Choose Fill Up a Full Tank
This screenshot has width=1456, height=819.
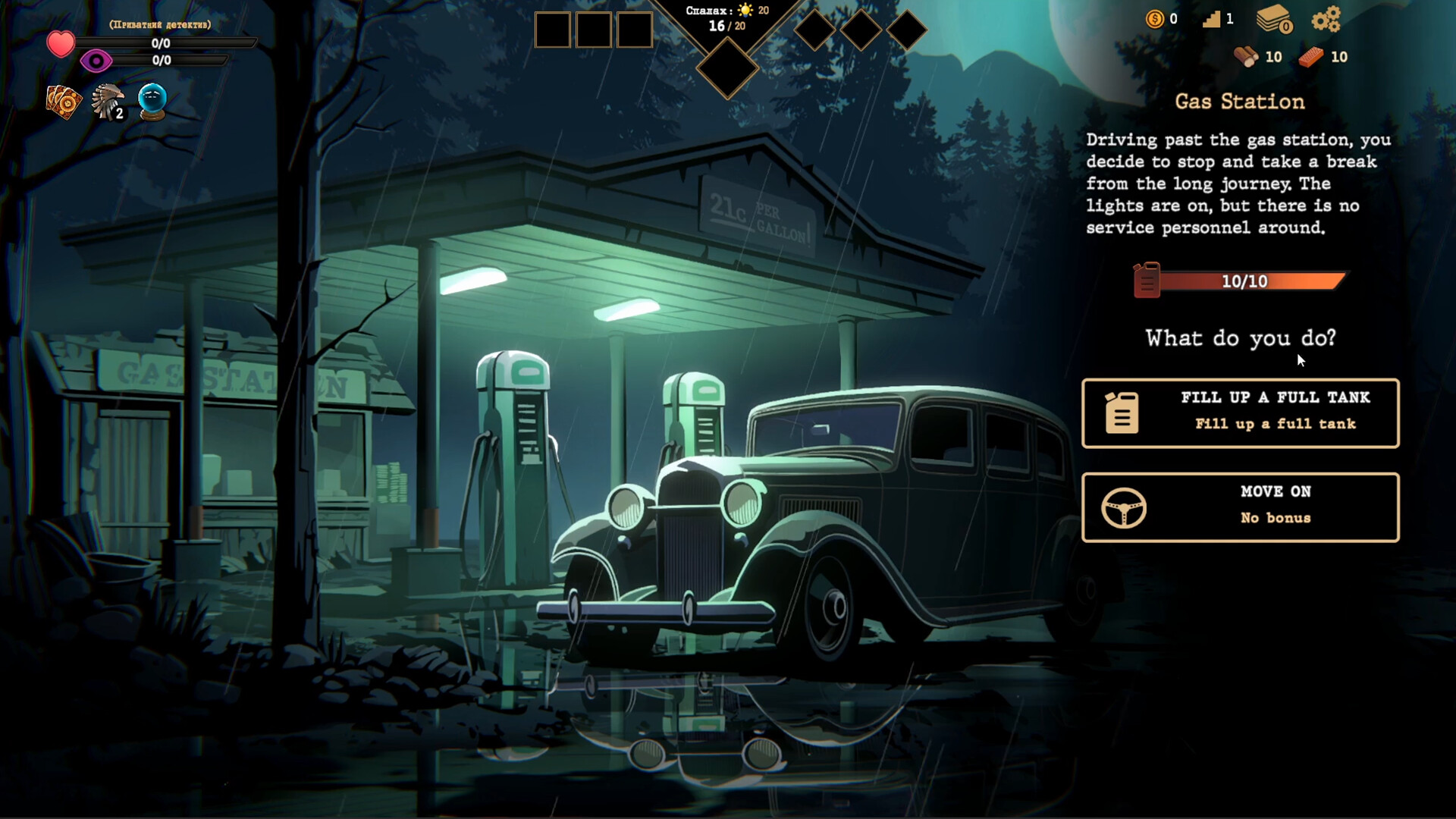(1240, 413)
